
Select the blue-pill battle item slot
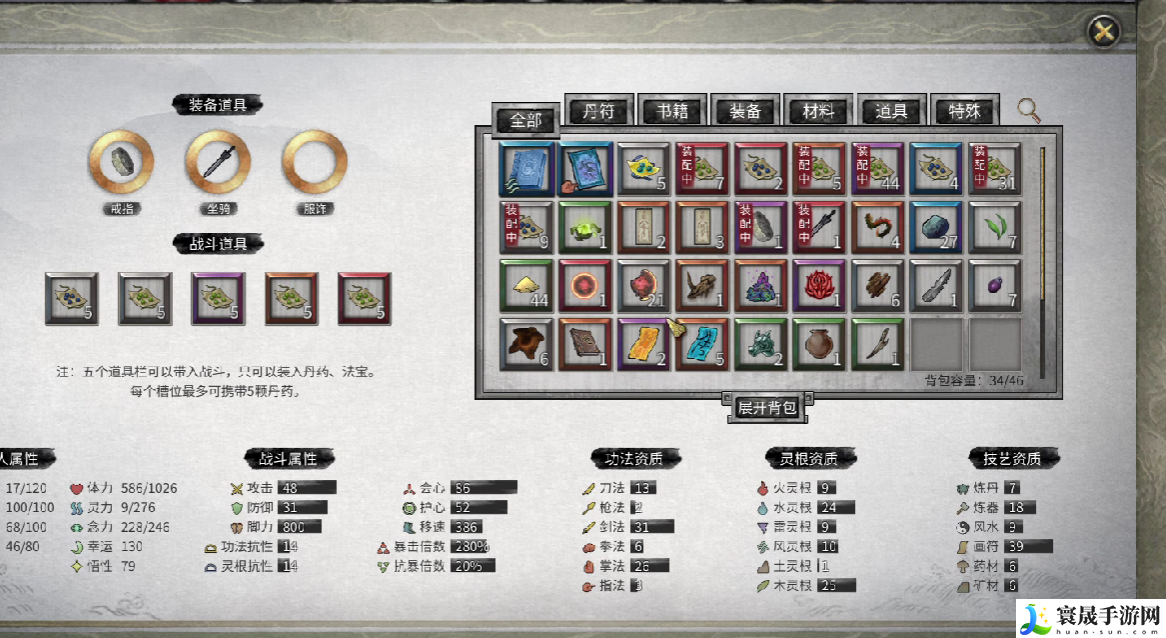pyautogui.click(x=71, y=298)
